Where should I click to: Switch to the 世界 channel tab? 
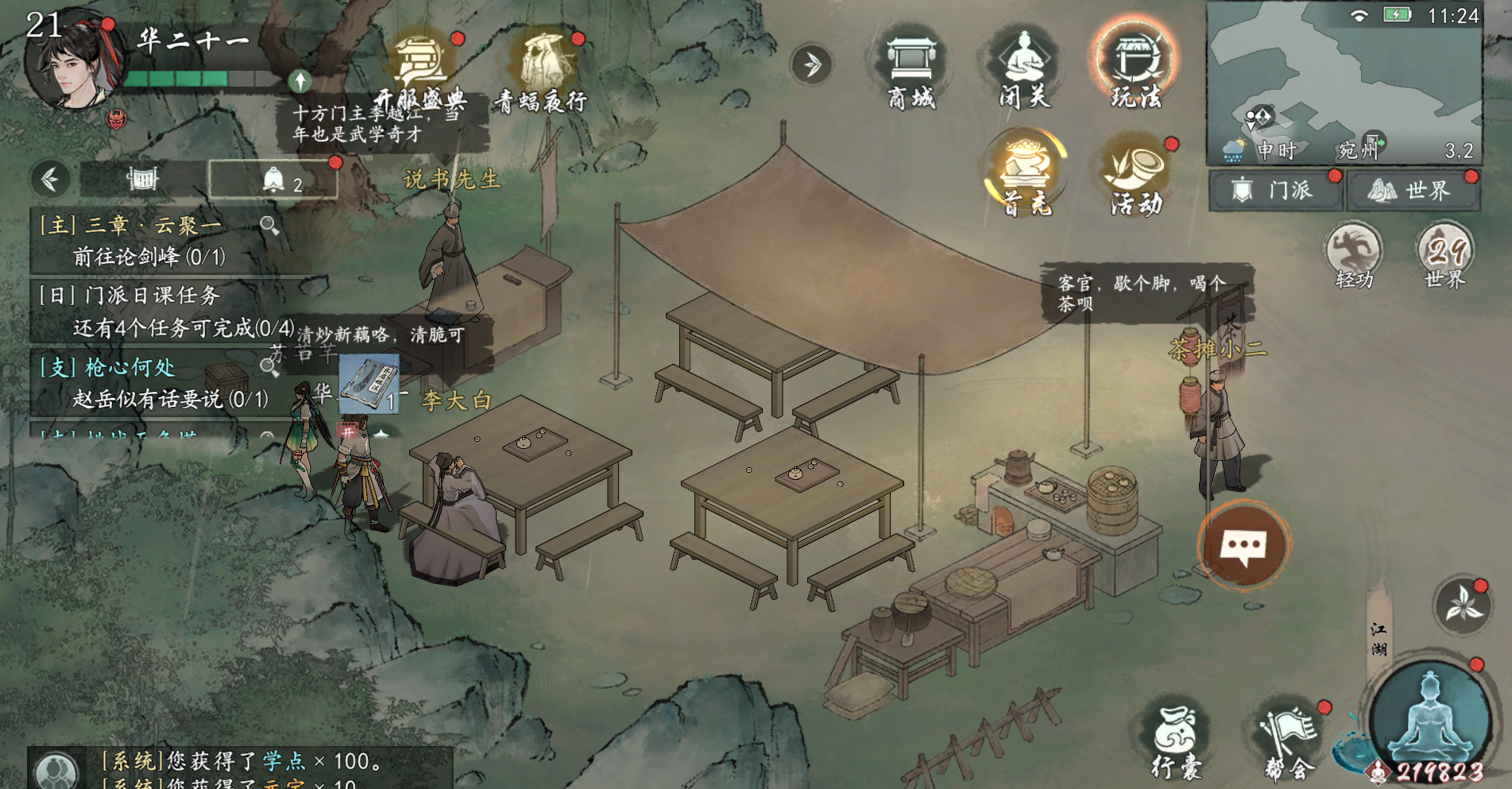tap(1413, 191)
